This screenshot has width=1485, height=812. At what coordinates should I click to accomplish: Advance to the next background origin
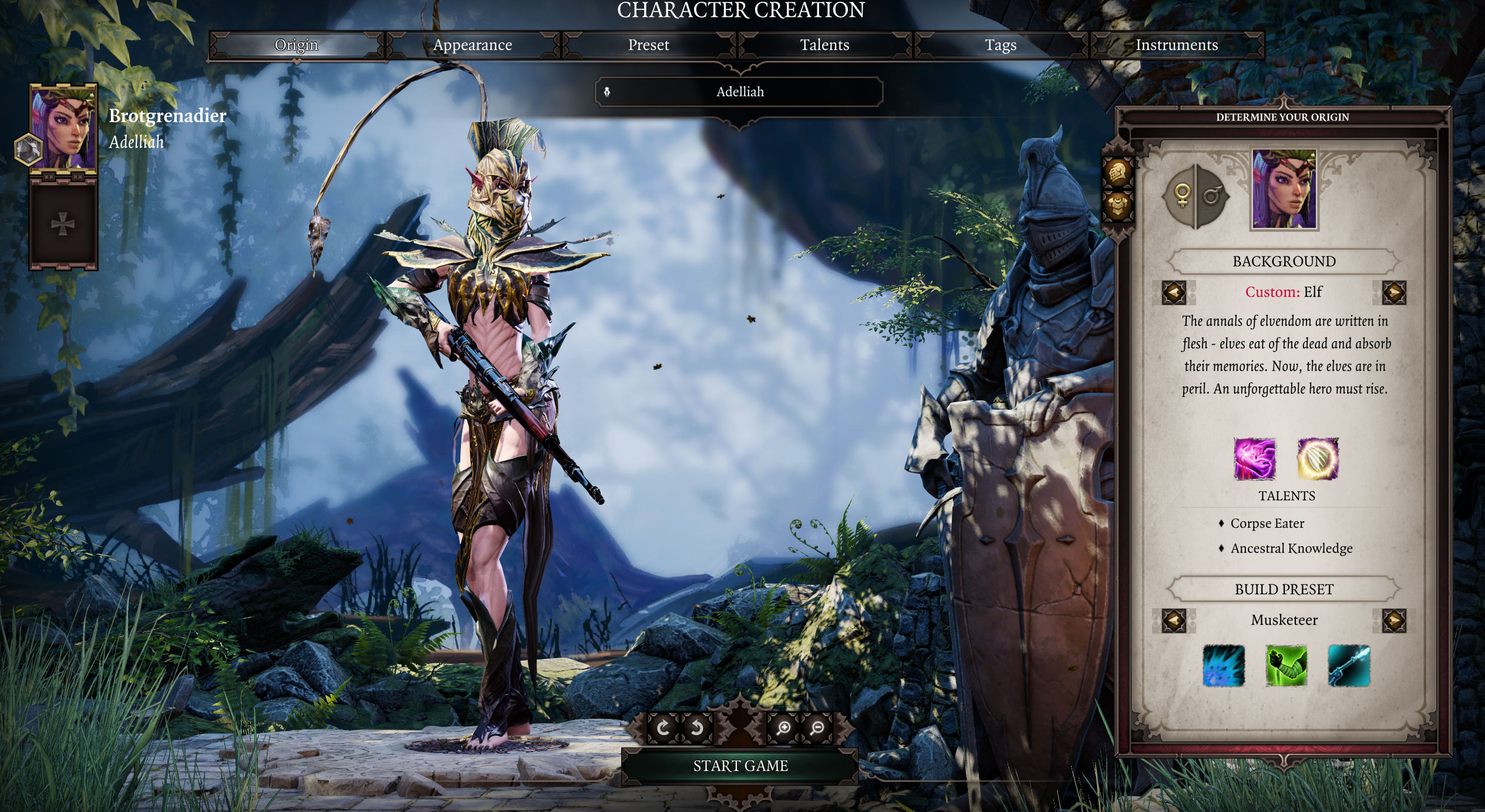(1394, 292)
